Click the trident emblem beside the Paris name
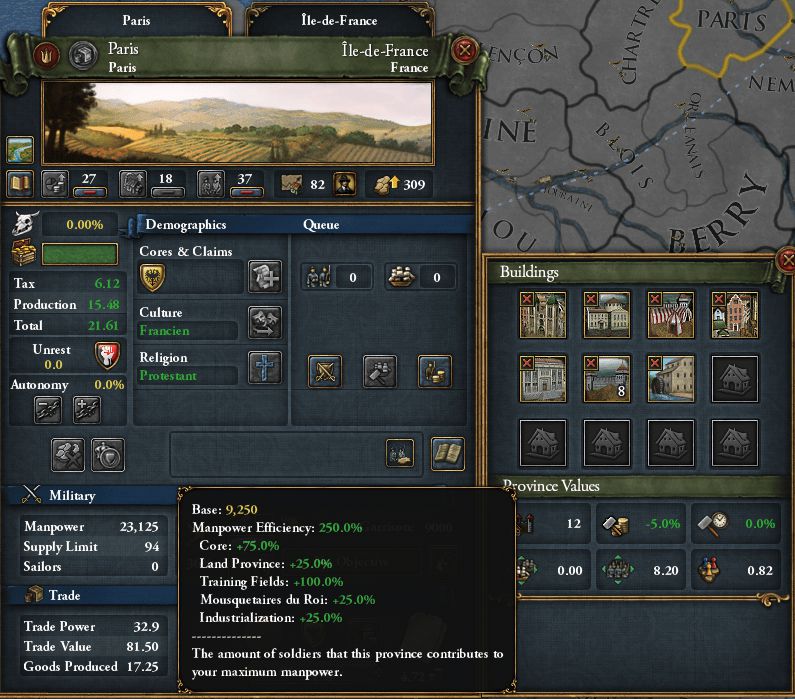The height and width of the screenshot is (699, 795). tap(46, 56)
